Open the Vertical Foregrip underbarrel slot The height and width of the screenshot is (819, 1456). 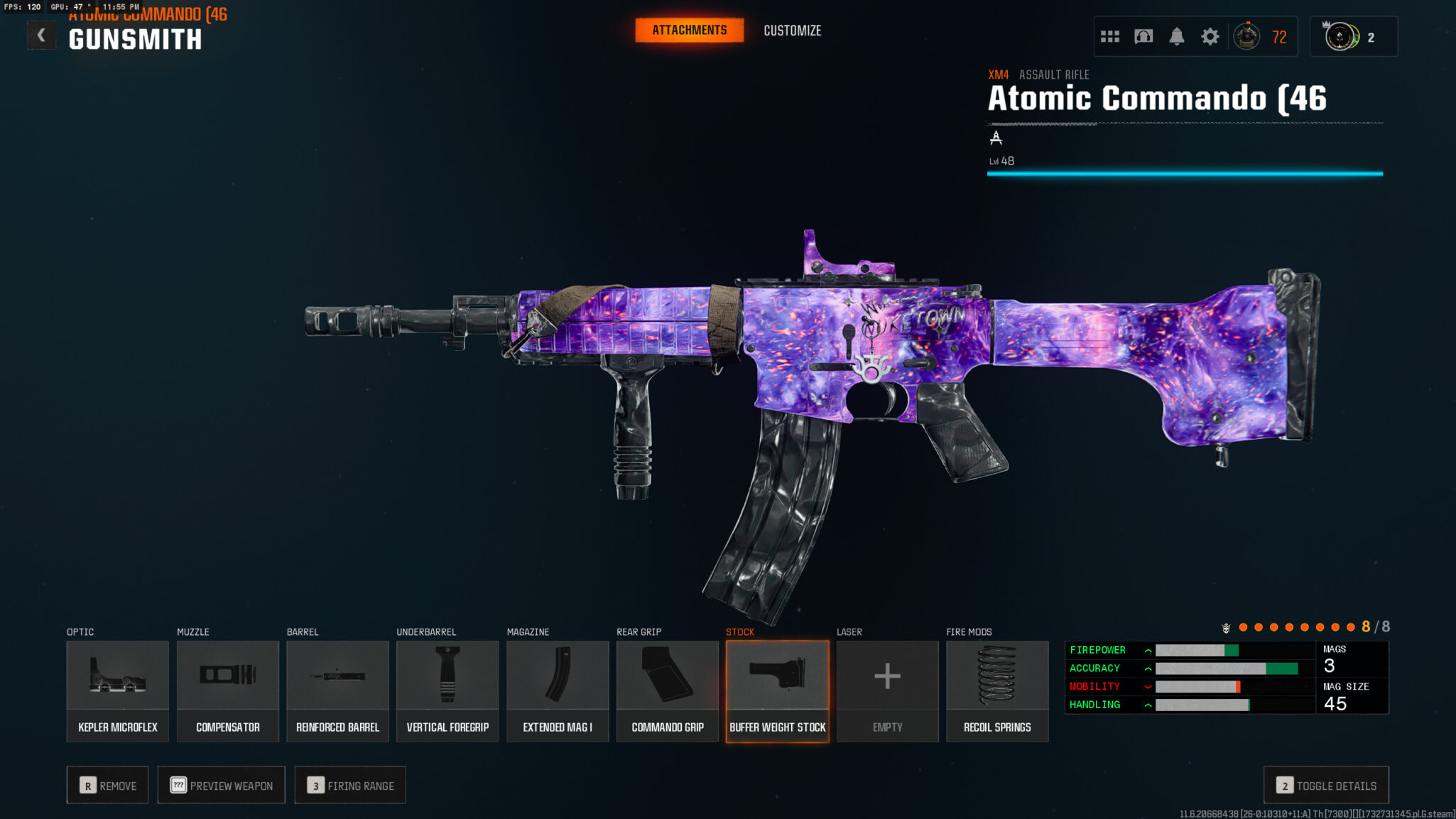(x=447, y=691)
